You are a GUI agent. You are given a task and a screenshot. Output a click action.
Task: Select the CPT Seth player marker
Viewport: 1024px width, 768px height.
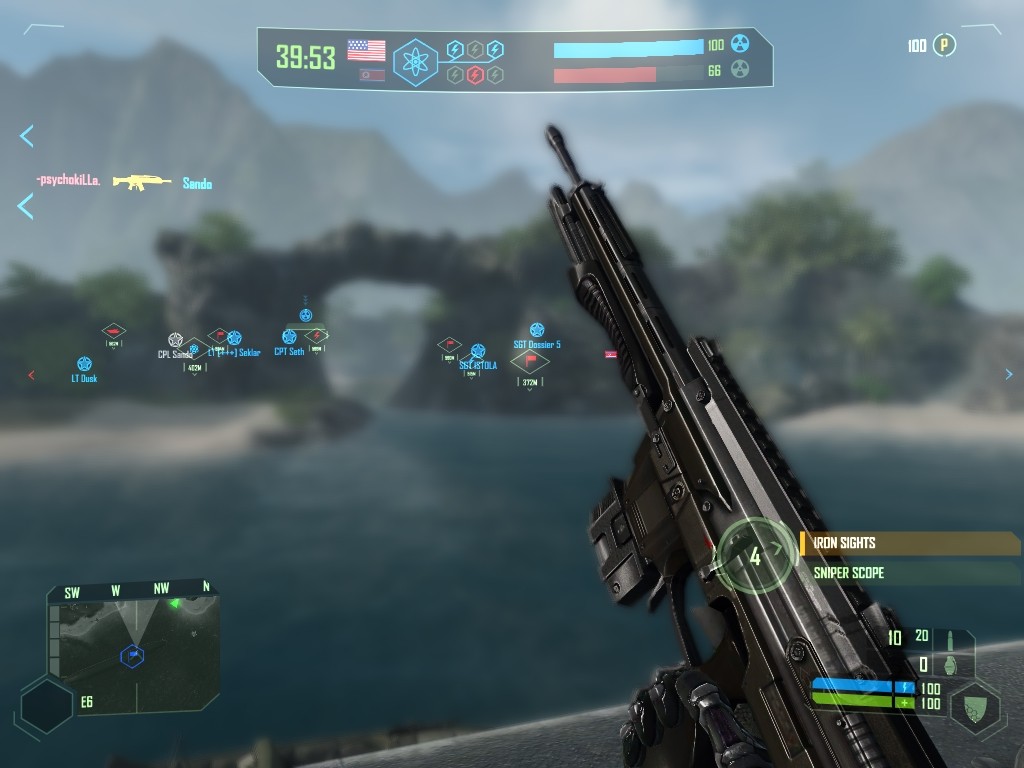click(289, 337)
